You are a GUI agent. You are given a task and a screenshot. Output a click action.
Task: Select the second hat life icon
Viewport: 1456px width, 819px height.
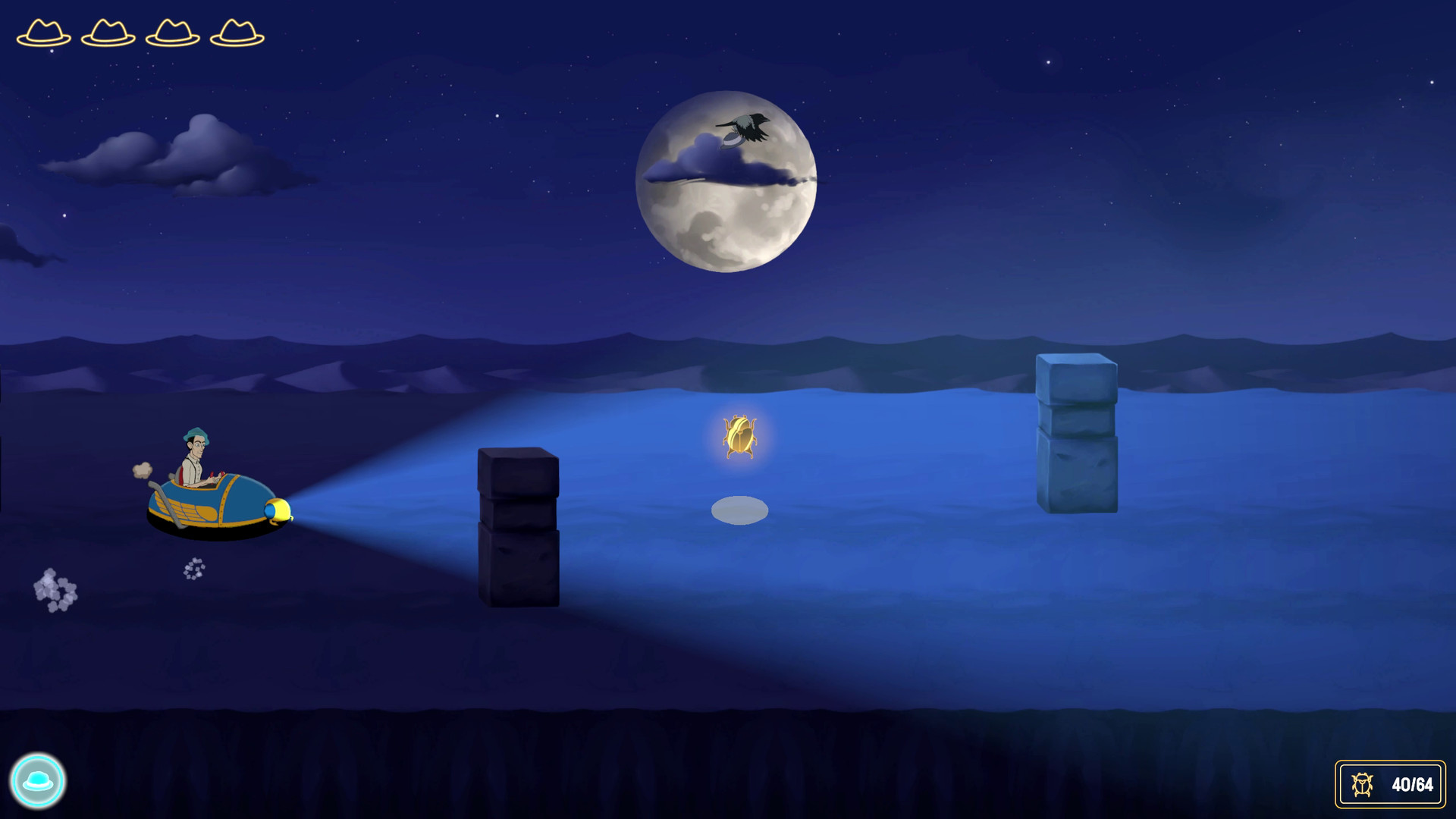click(x=106, y=33)
